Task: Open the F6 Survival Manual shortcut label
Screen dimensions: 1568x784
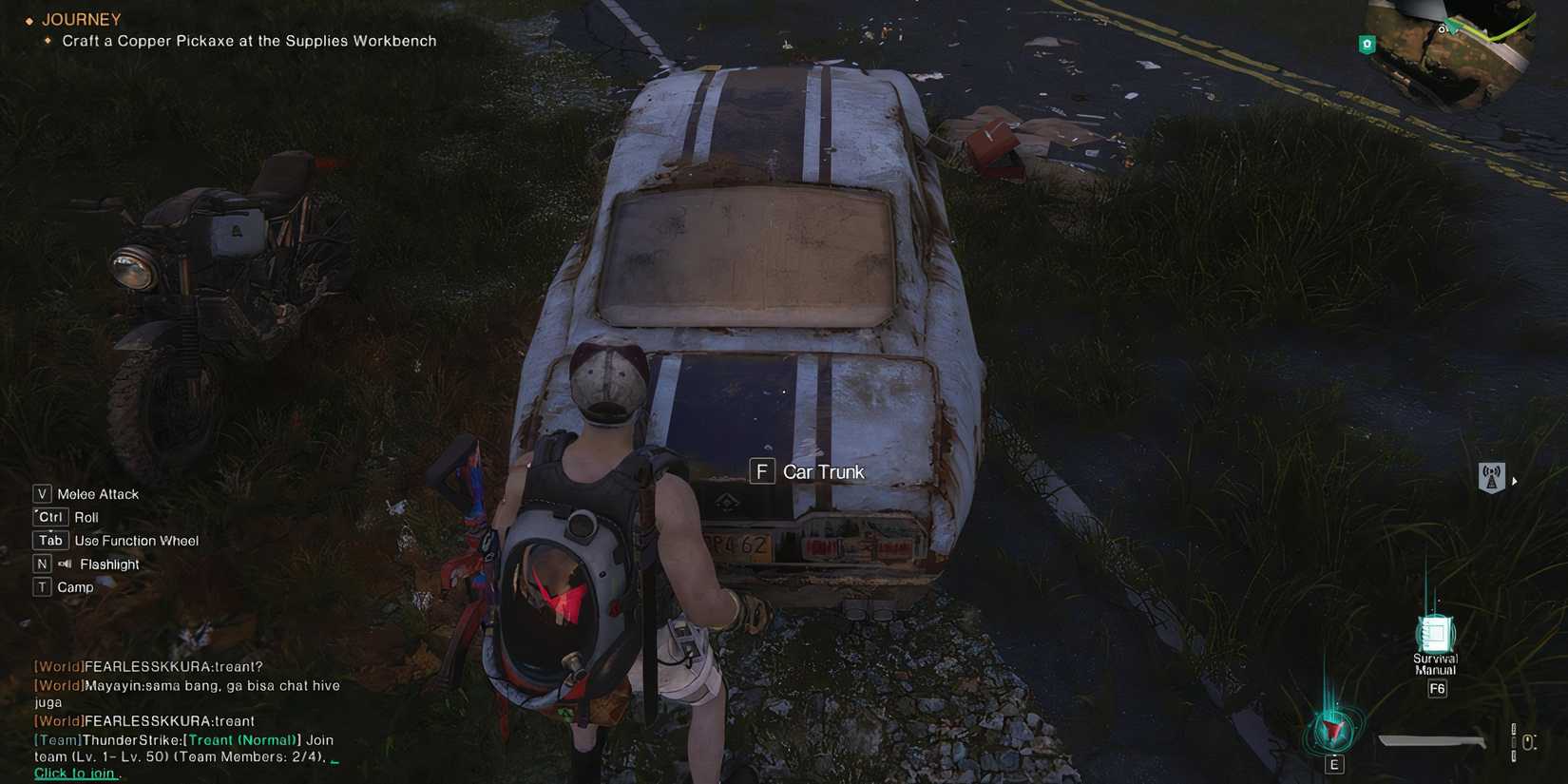Action: click(1435, 687)
